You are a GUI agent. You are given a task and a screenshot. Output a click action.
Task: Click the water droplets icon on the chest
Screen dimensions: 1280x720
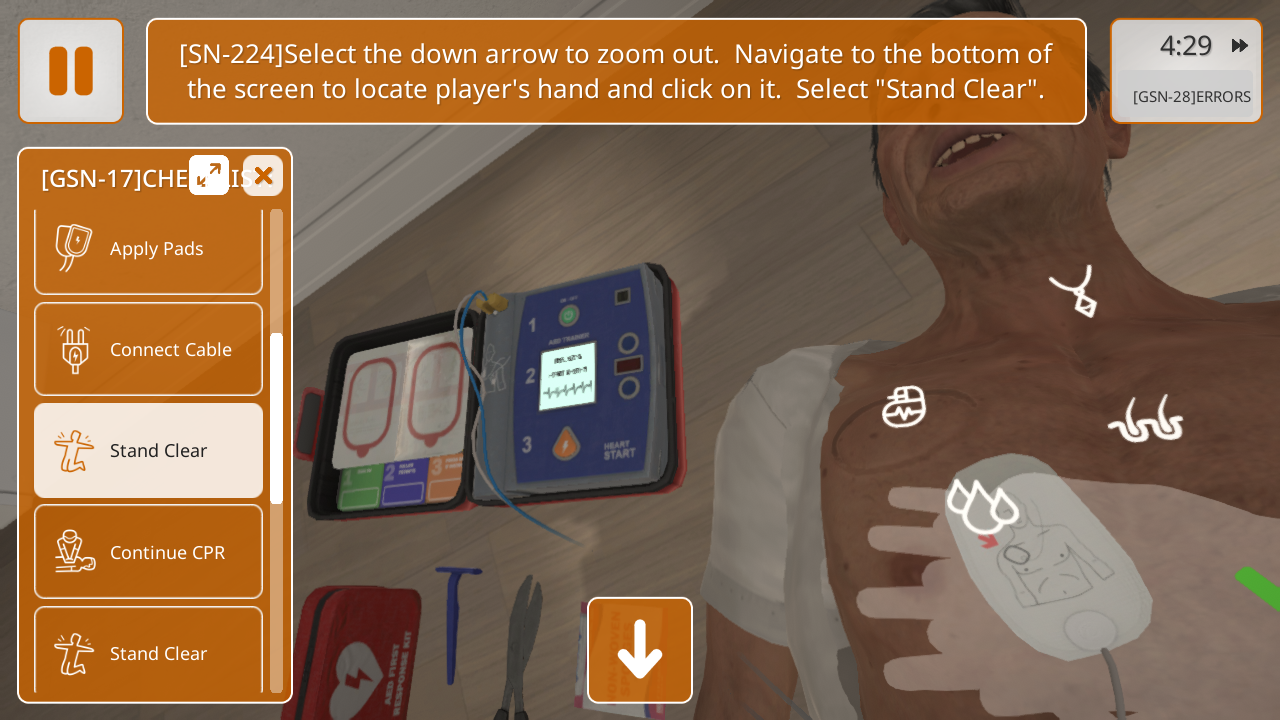point(981,505)
